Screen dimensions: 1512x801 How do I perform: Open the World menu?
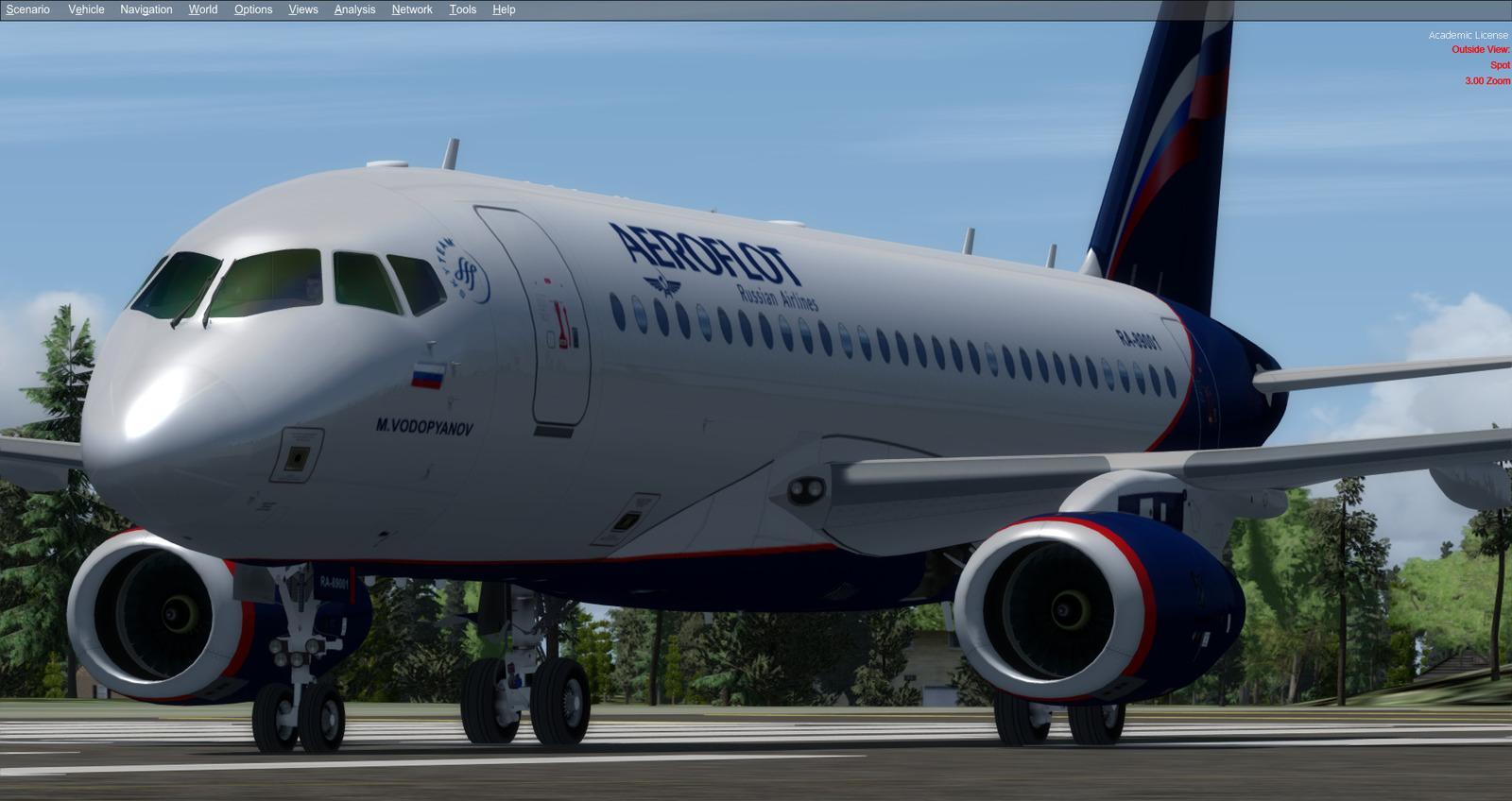click(x=202, y=9)
